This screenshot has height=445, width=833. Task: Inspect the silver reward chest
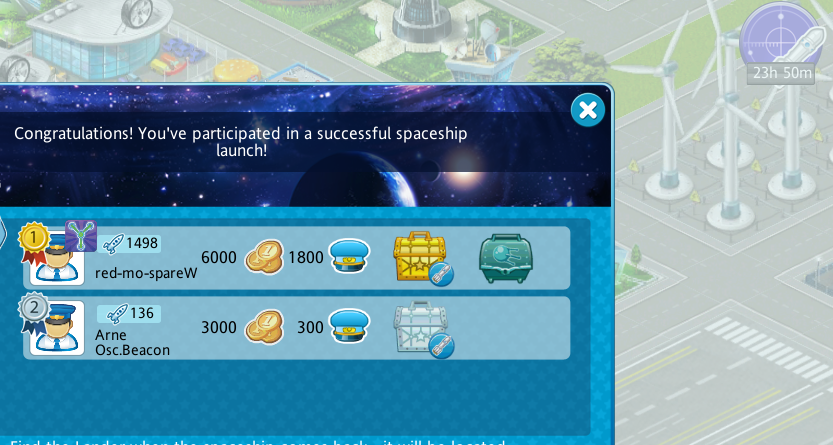(420, 328)
